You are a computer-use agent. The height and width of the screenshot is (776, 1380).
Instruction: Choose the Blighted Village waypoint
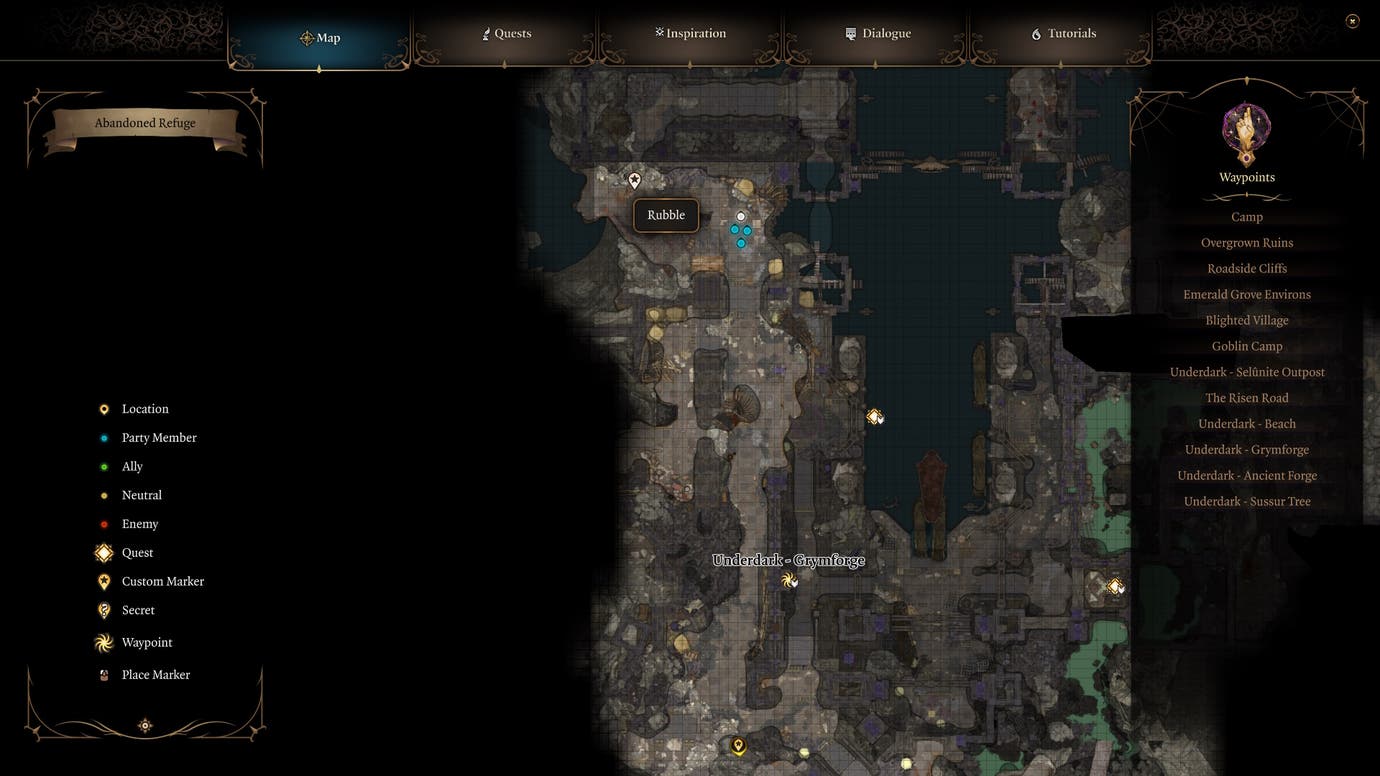(1246, 319)
